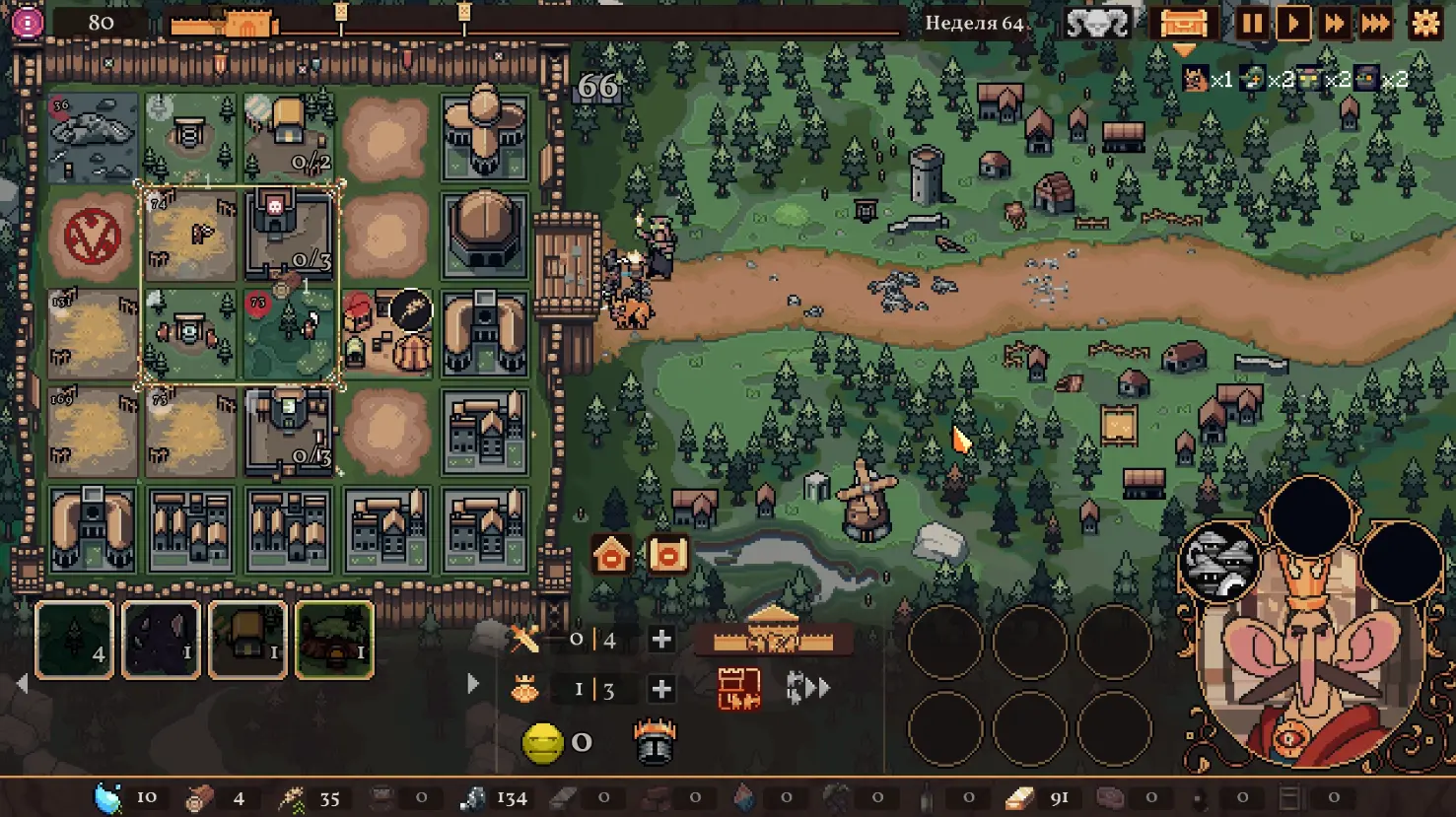Click the horned skull icon
This screenshot has width=1456, height=817.
point(1097,23)
